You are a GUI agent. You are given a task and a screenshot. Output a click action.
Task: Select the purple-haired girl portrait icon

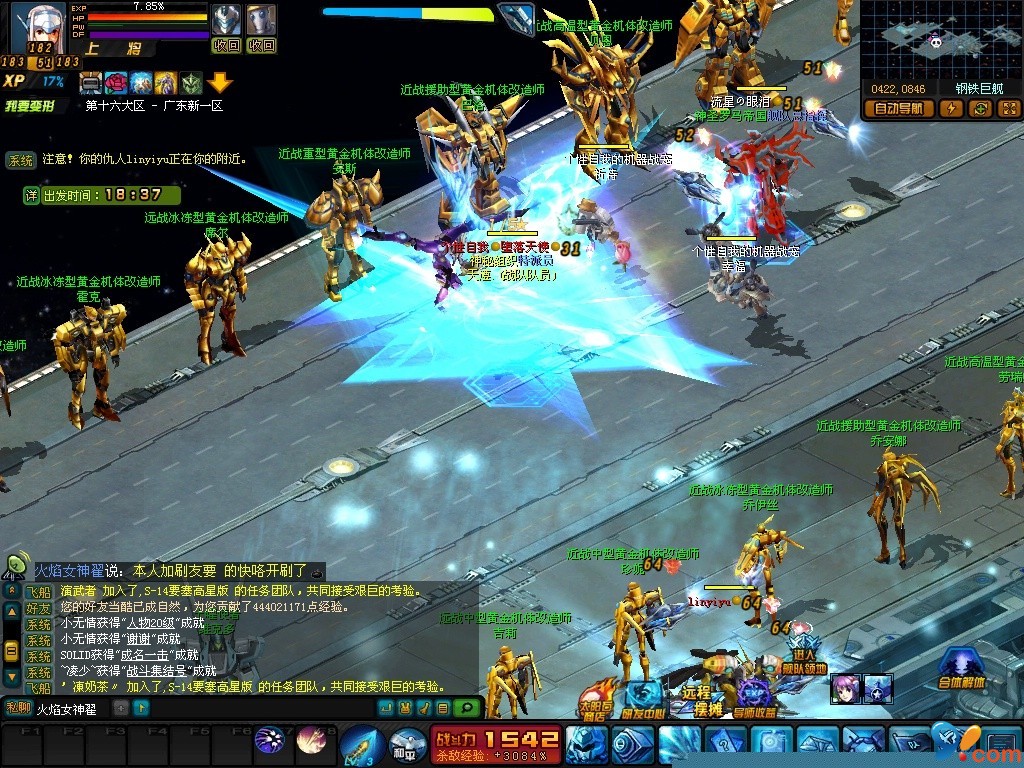pos(845,688)
